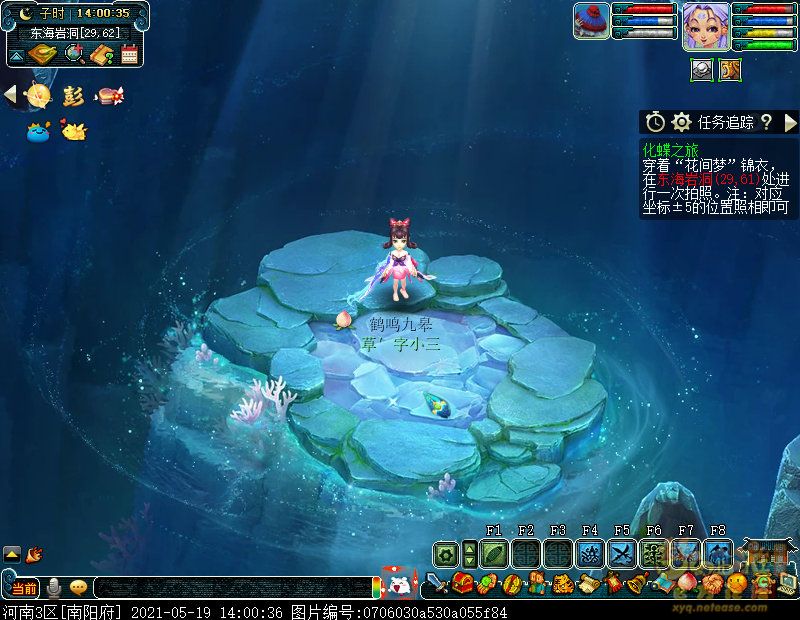Click the gear icon in quest tracker

(x=682, y=122)
